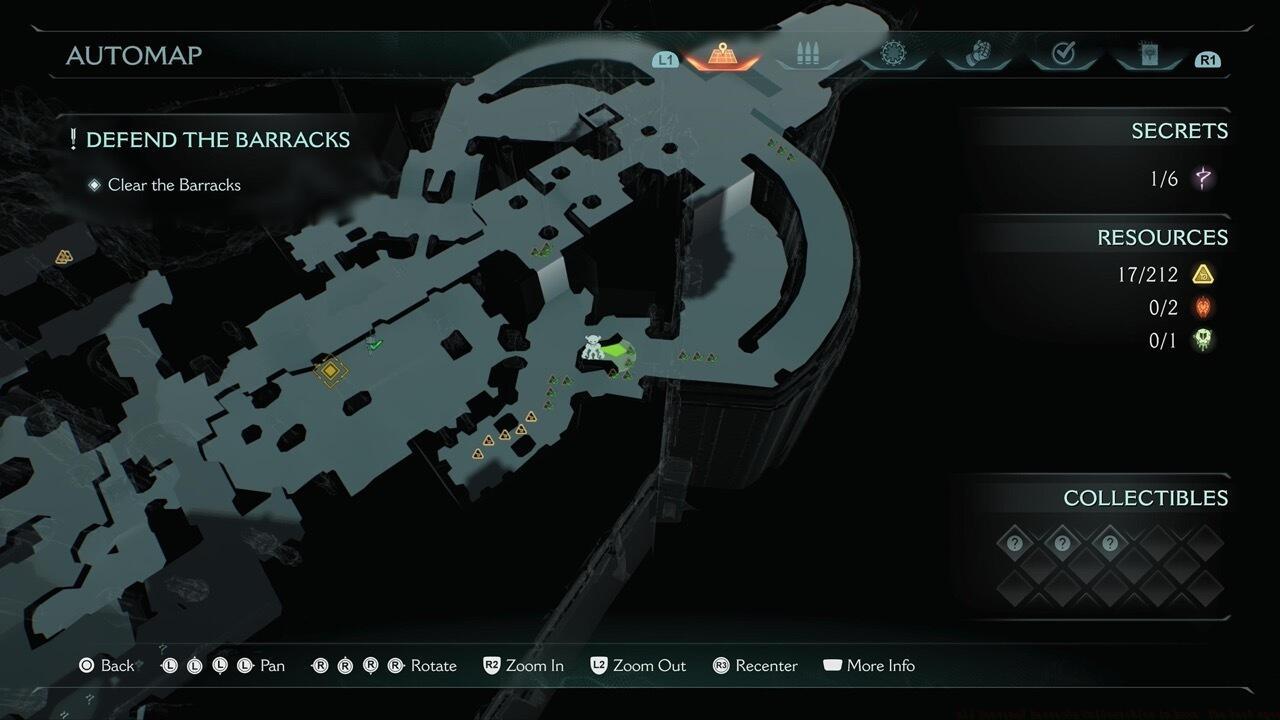Select the red ruby resource icon
This screenshot has height=720, width=1280.
point(1203,307)
